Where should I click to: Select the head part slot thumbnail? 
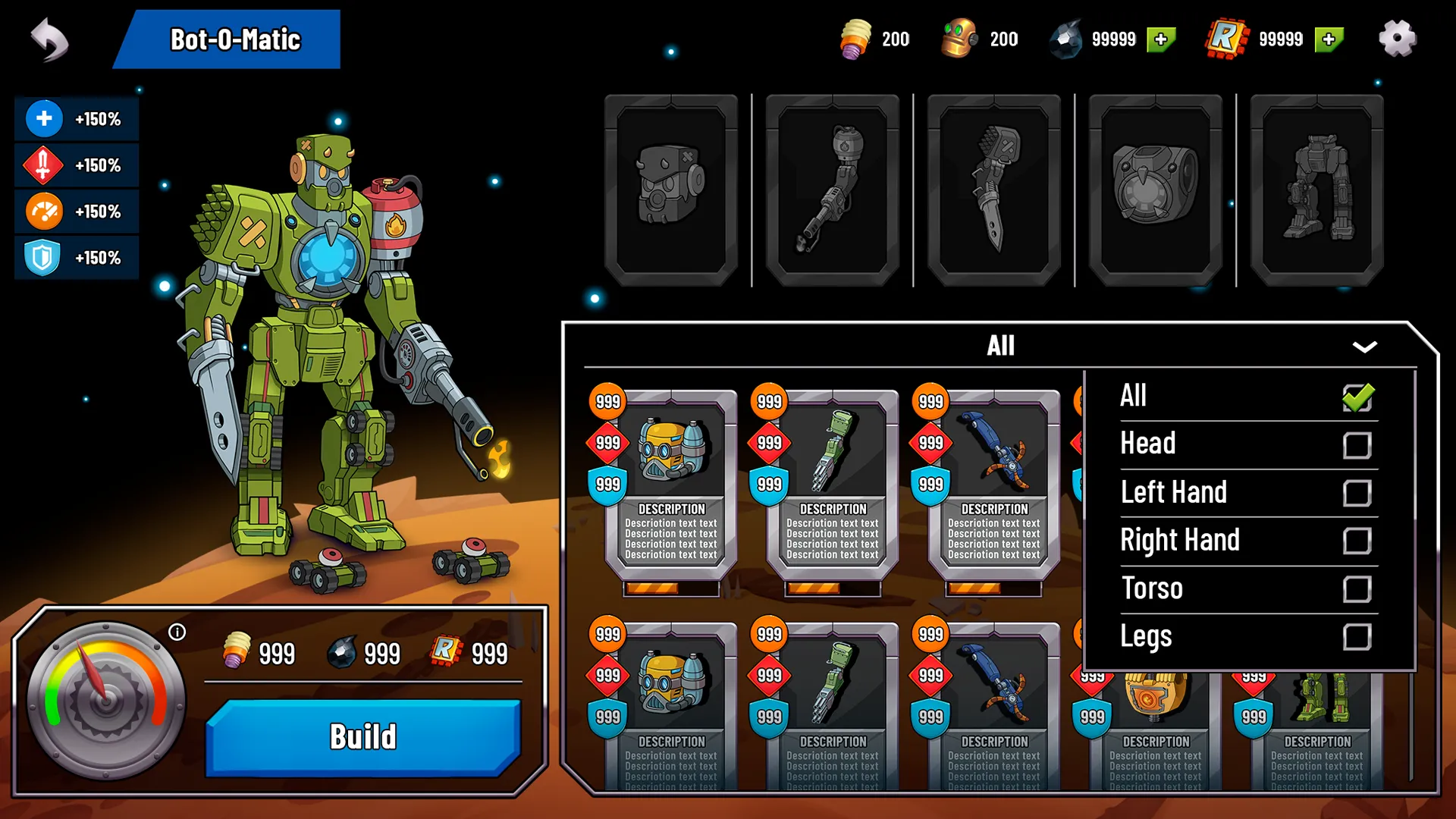(x=670, y=190)
